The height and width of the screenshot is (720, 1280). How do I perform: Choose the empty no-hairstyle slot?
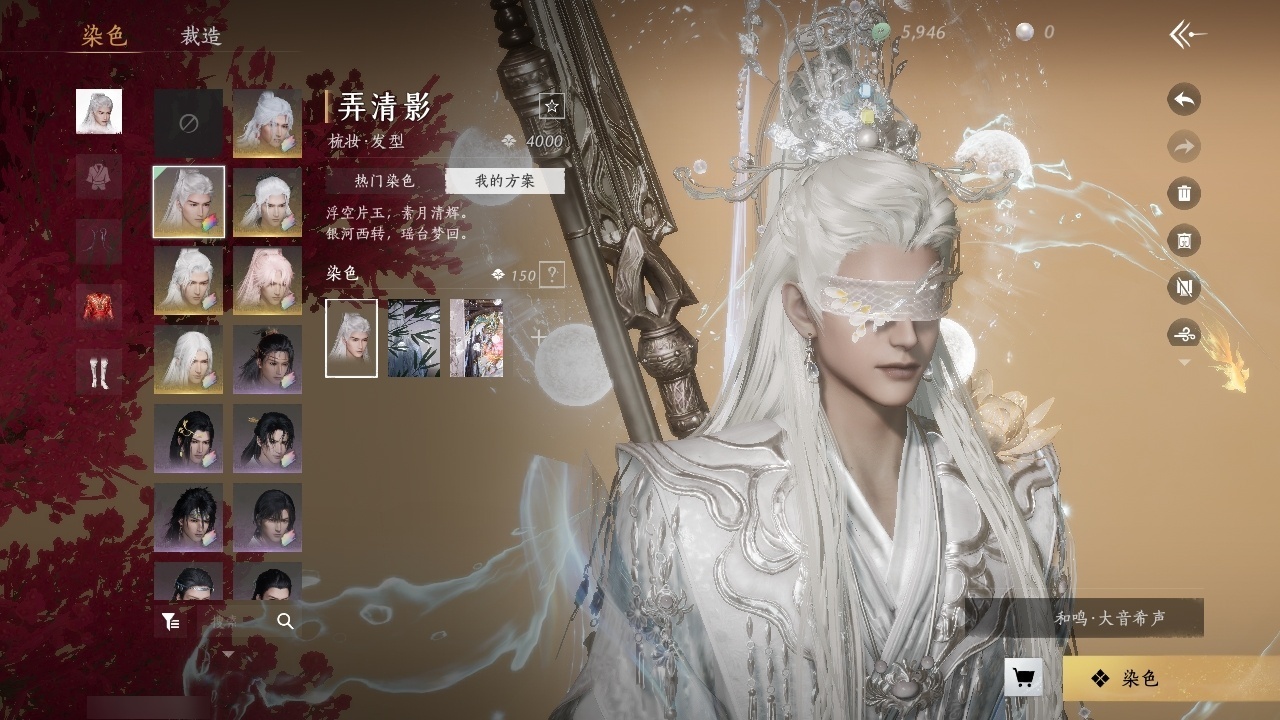[188, 123]
